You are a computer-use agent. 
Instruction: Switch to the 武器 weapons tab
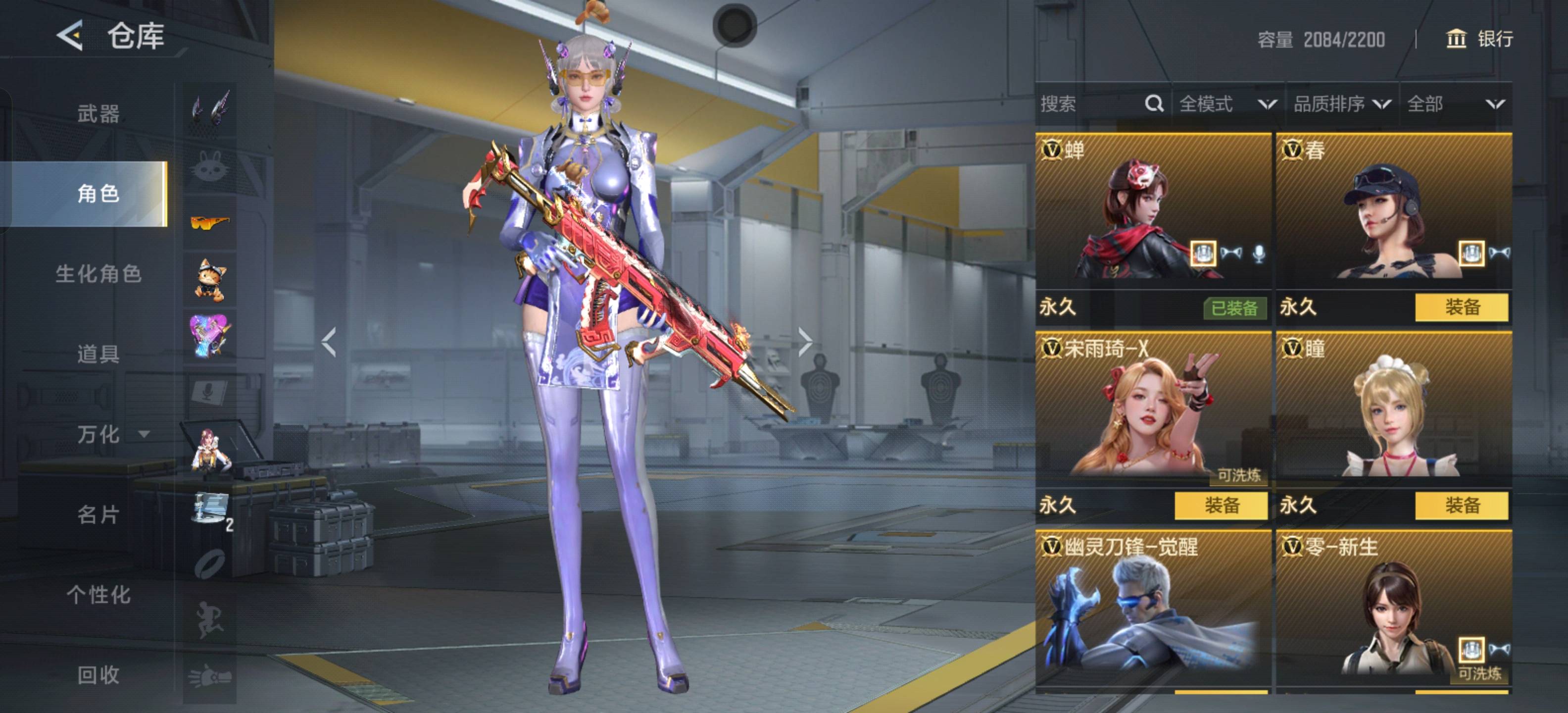(98, 113)
